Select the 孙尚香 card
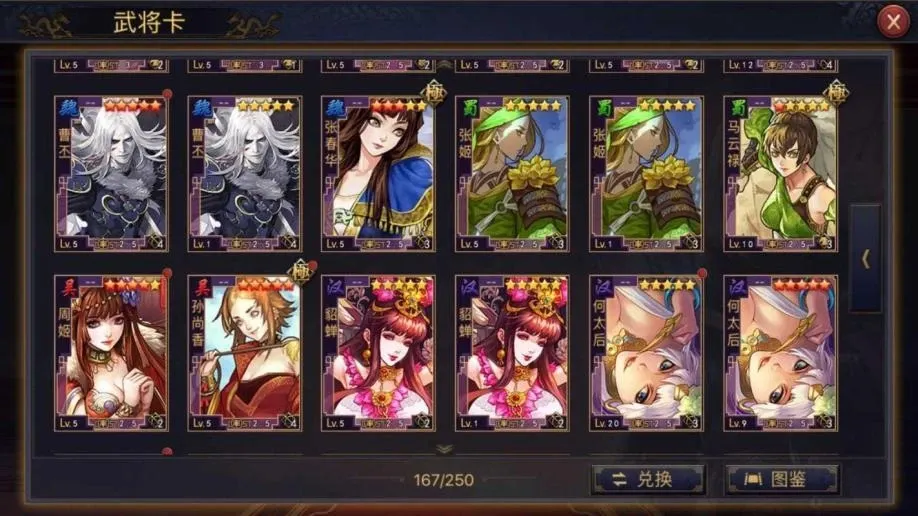Image resolution: width=918 pixels, height=516 pixels. [x=244, y=353]
